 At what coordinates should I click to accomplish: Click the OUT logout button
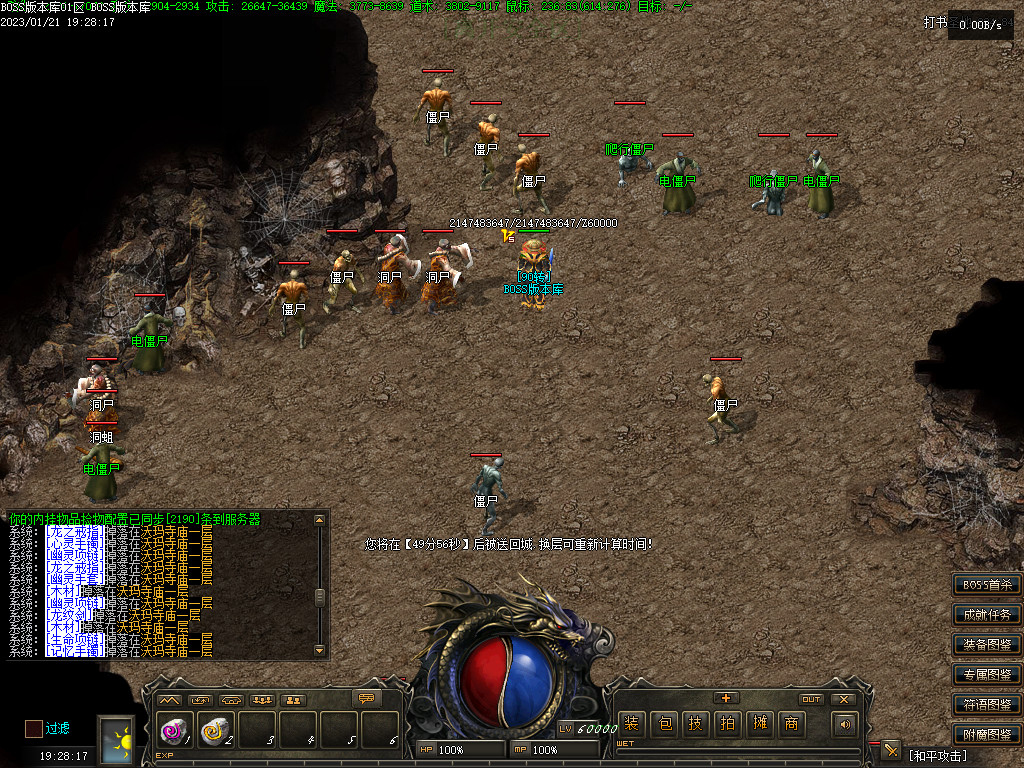point(811,699)
